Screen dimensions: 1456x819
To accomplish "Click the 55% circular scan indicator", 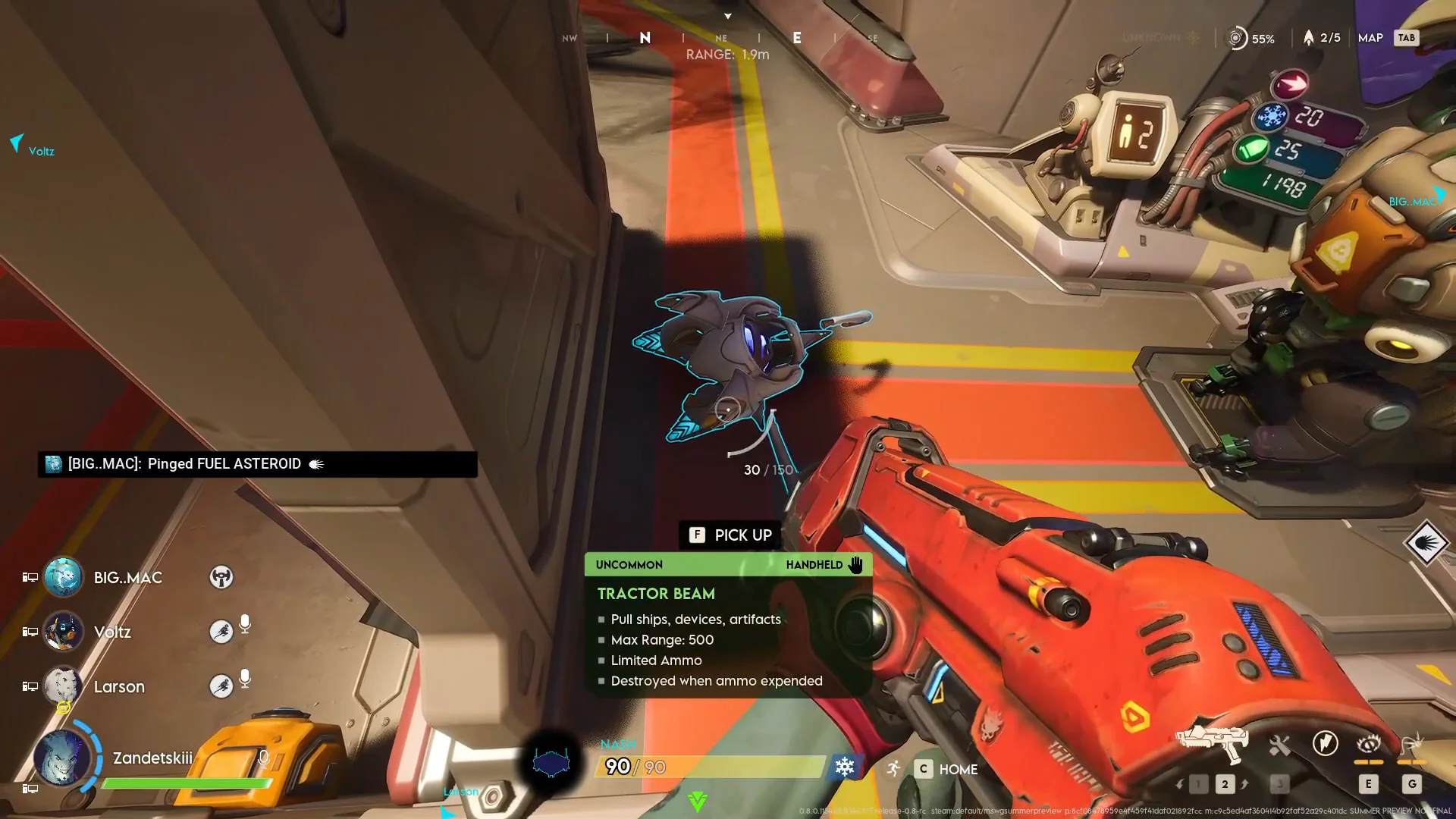I will (1251, 38).
